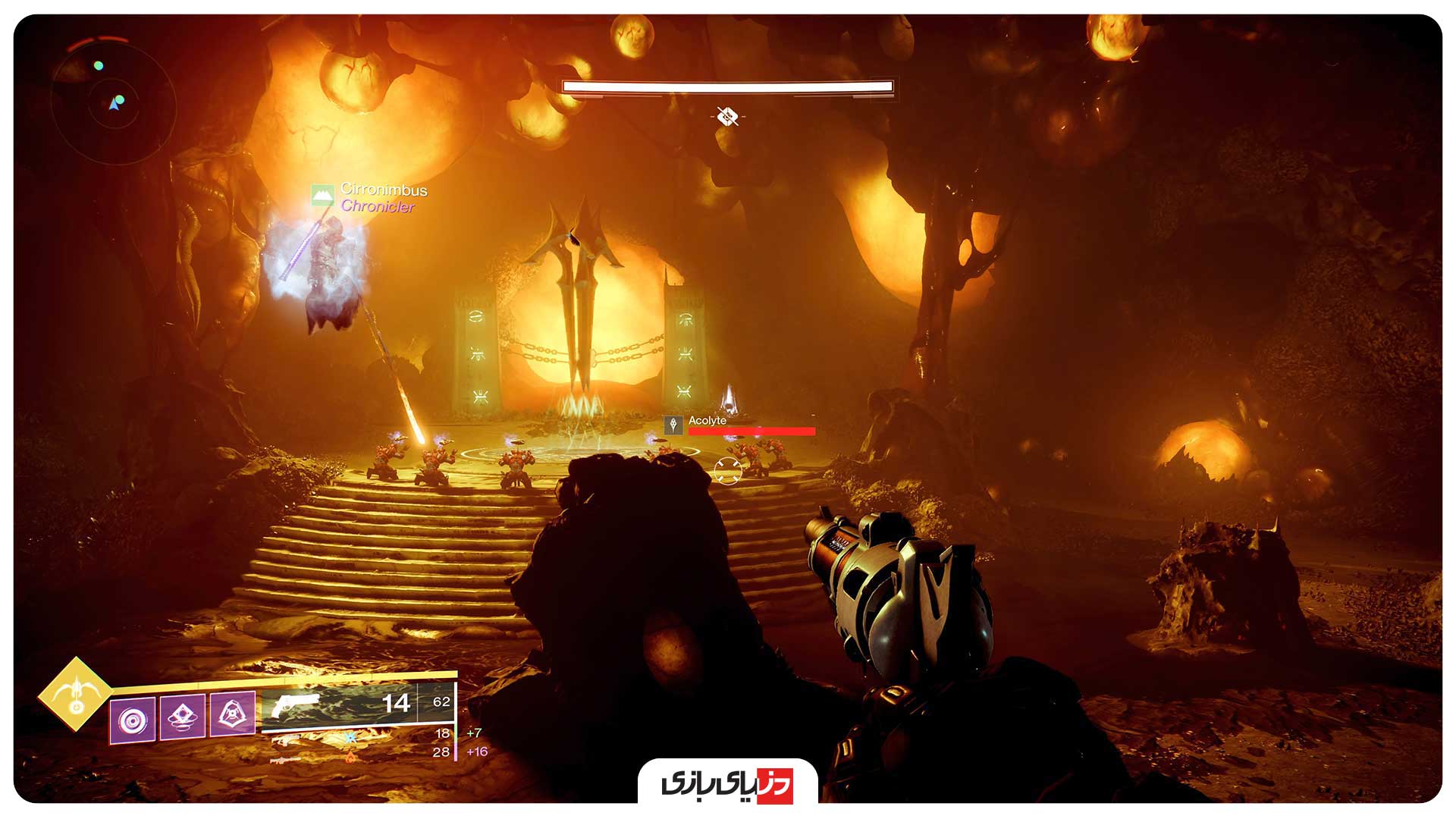Image resolution: width=1456 pixels, height=819 pixels.
Task: Click the green mountain emblem beside Cirronimbus
Action: pos(322,193)
